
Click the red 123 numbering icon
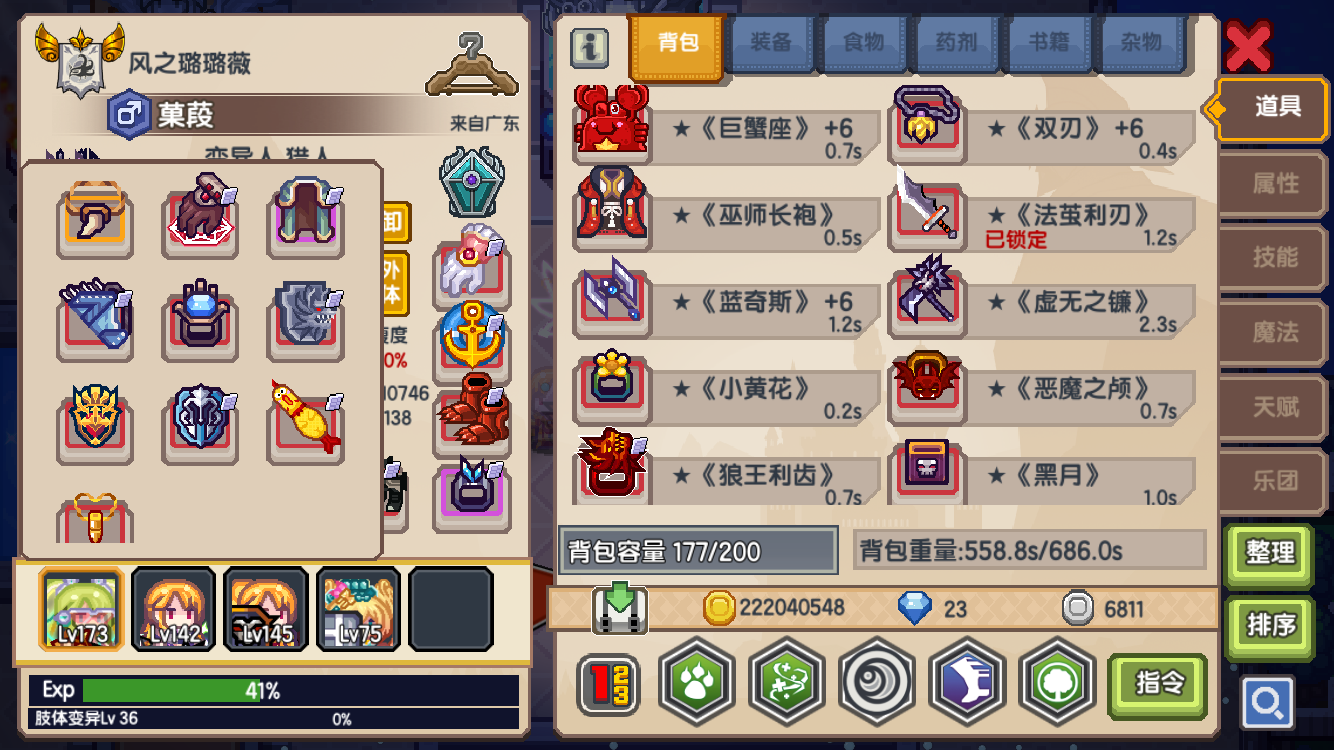(x=609, y=685)
